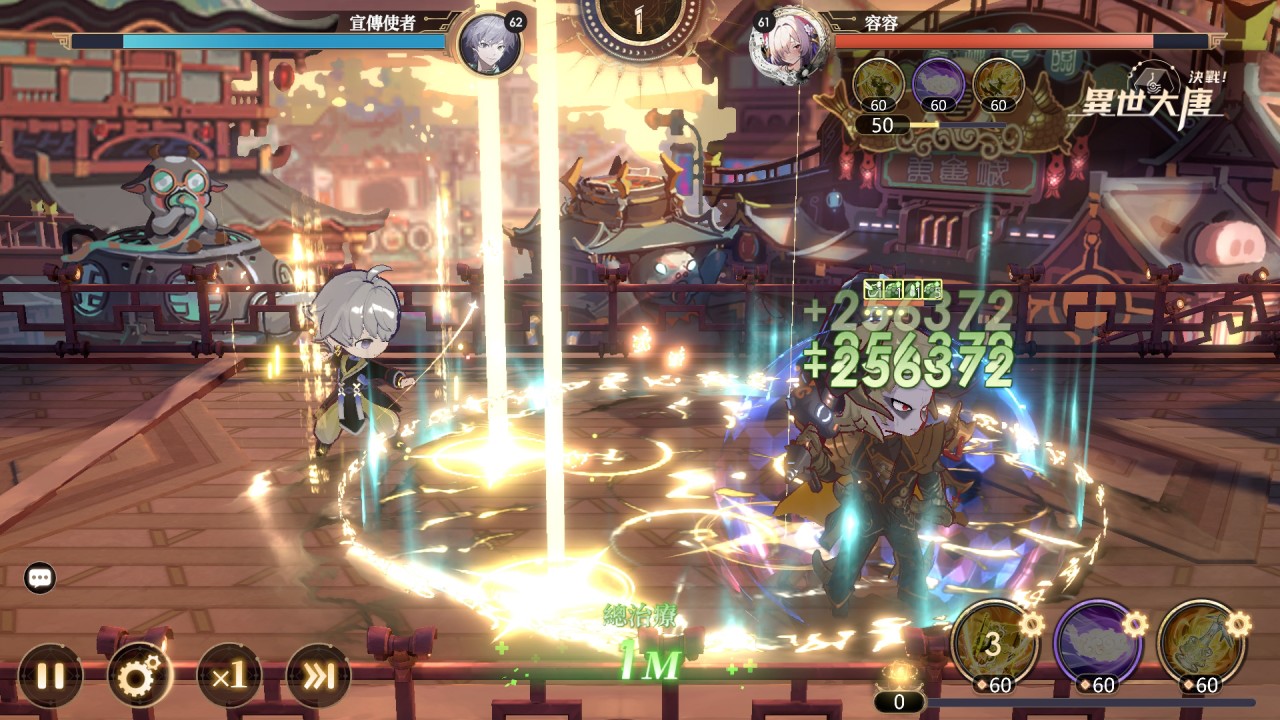Image resolution: width=1280 pixels, height=720 pixels.
Task: Cast your golden hammer skill, bottom-right corner
Action: [1199, 643]
